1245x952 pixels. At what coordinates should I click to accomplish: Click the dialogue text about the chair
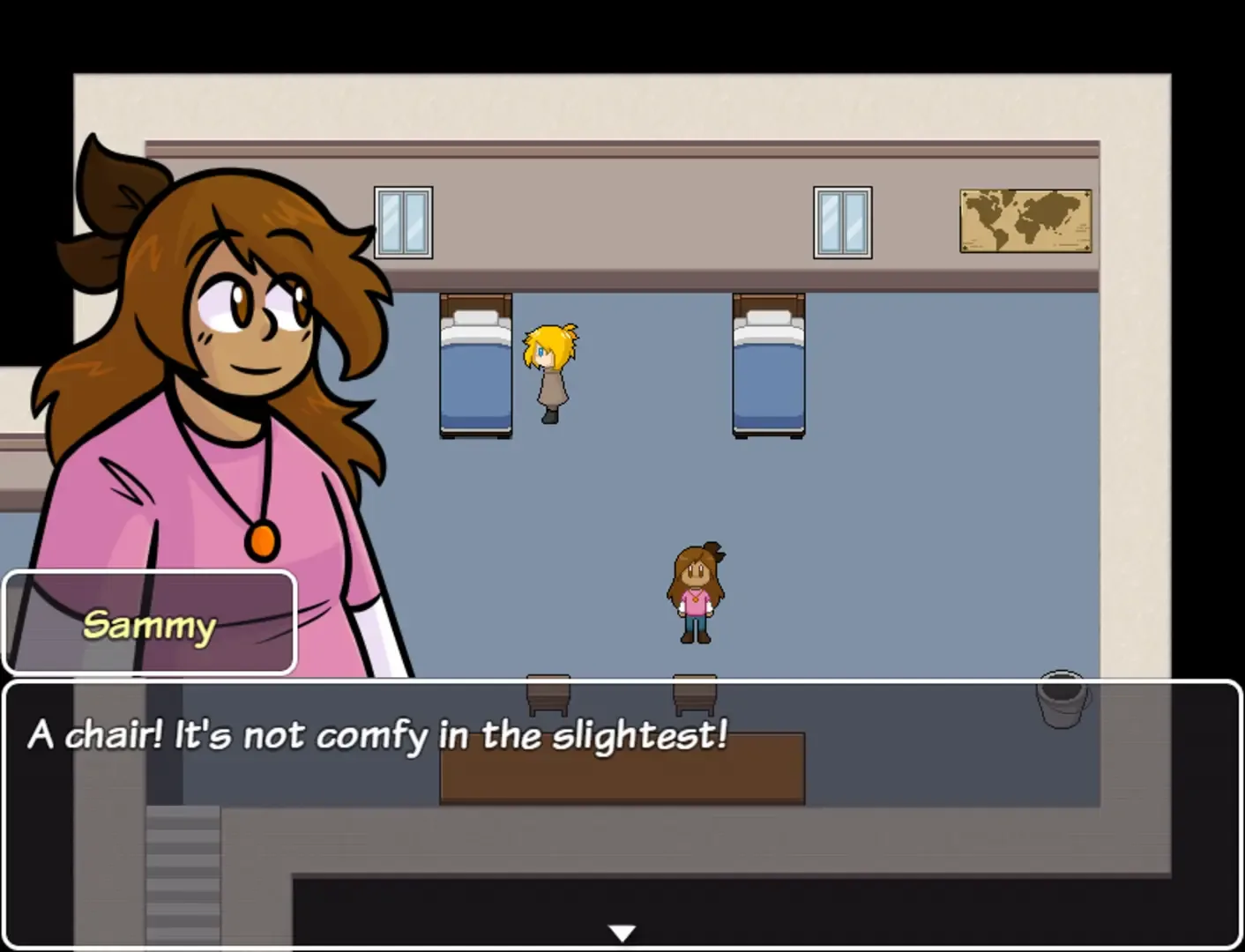coord(377,734)
